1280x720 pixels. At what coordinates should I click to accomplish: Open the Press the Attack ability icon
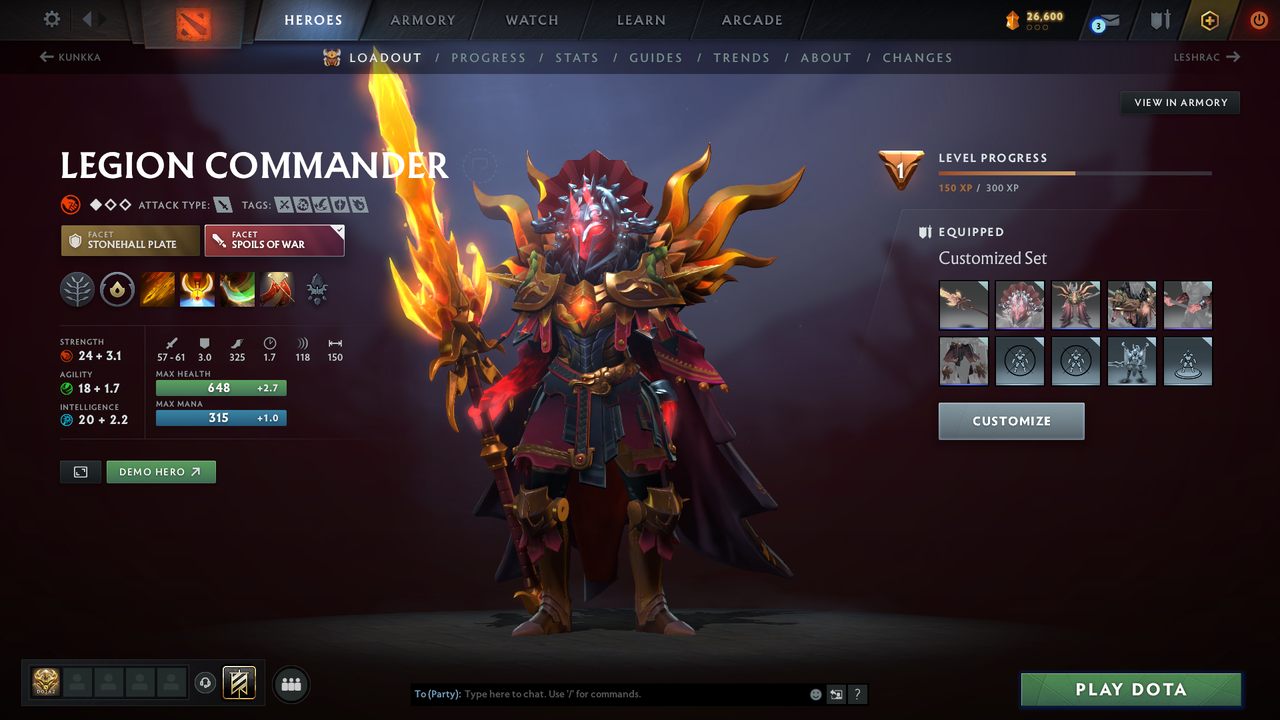[198, 290]
